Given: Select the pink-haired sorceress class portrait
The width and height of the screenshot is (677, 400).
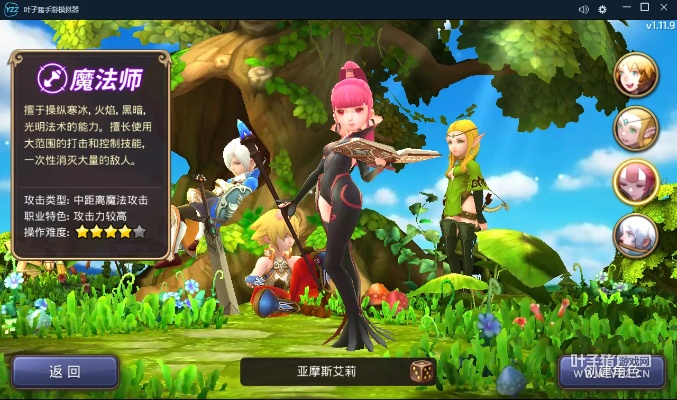Looking at the screenshot, I should (634, 181).
